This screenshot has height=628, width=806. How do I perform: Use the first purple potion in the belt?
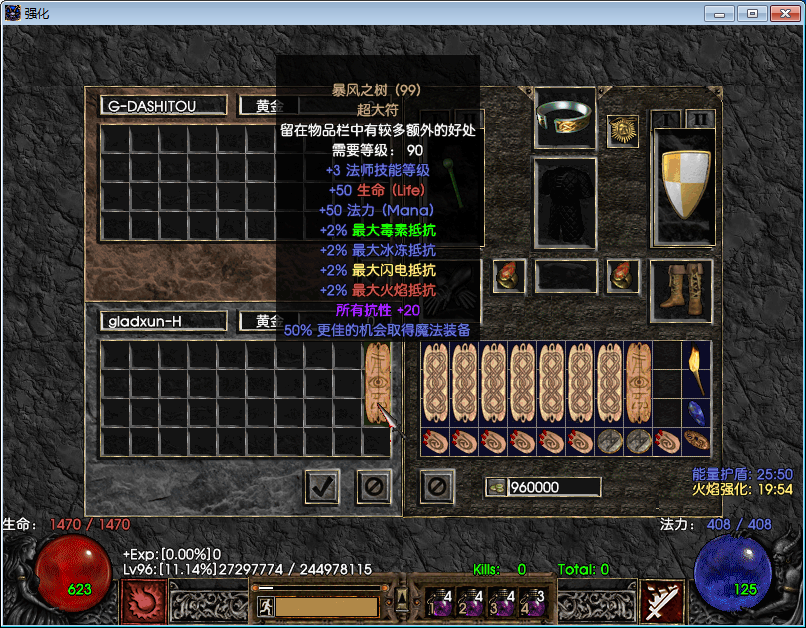[x=438, y=602]
